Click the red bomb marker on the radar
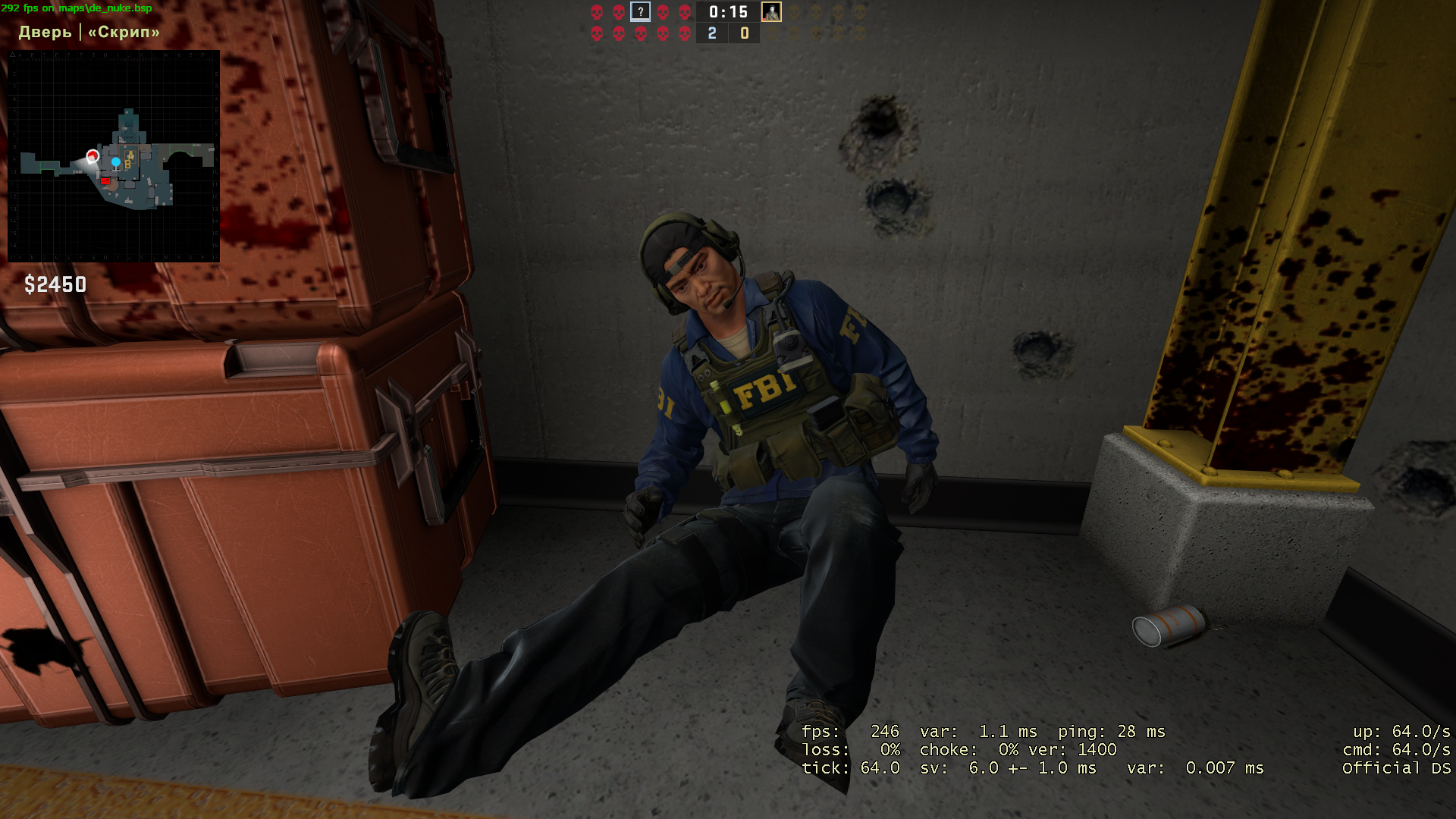 (x=105, y=181)
